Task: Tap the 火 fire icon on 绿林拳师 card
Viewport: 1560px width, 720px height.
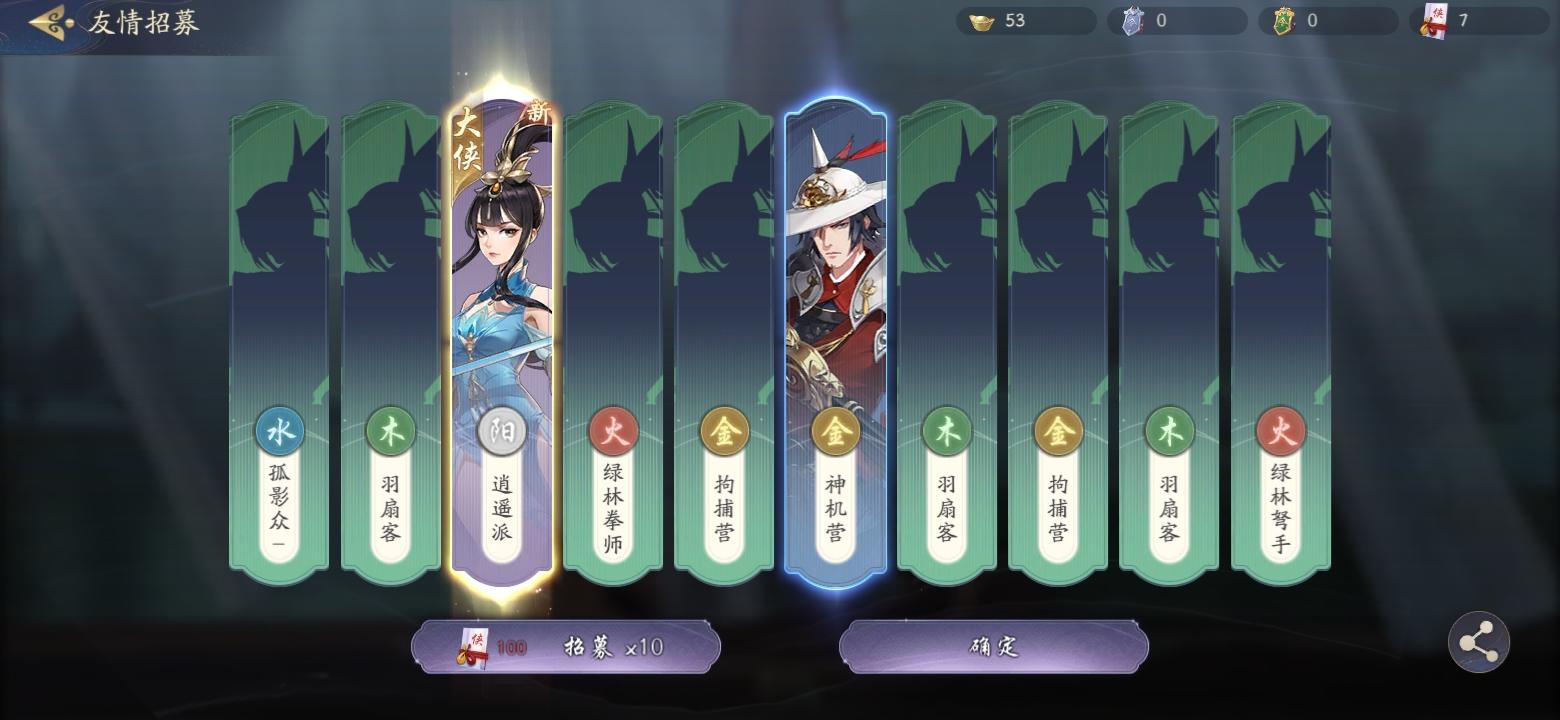Action: click(x=613, y=430)
